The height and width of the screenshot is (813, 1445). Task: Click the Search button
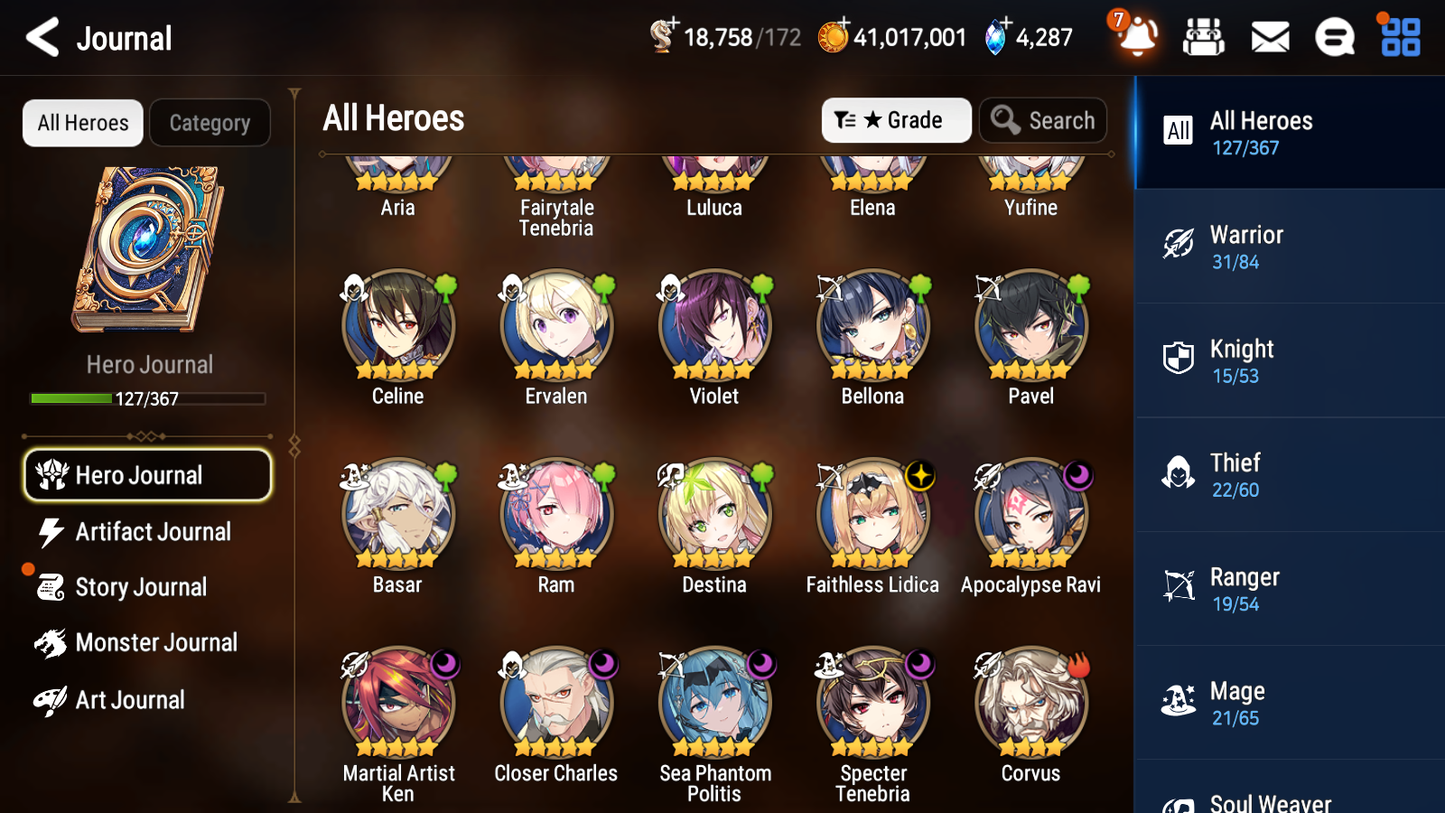click(x=1043, y=120)
